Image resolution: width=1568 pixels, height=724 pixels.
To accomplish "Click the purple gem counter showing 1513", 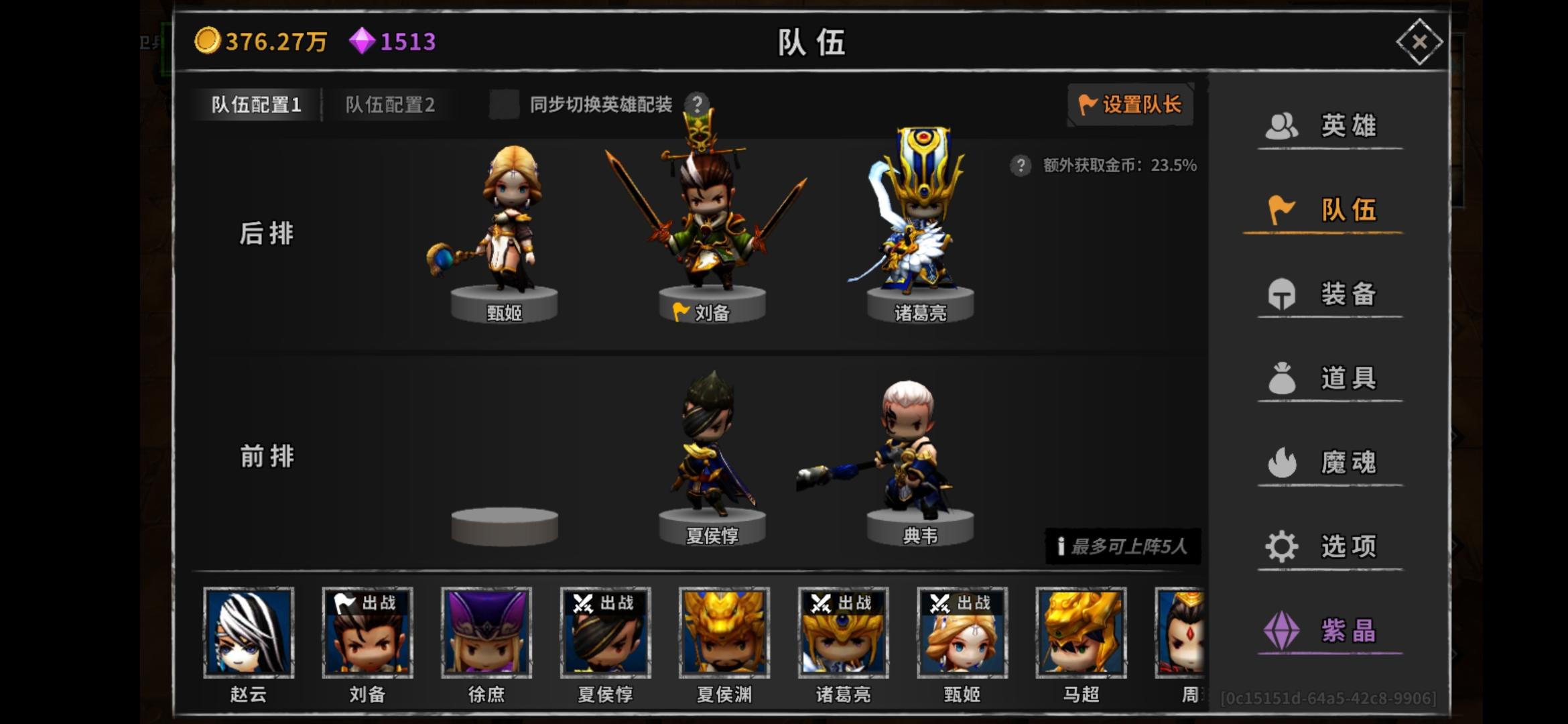I will click(395, 41).
